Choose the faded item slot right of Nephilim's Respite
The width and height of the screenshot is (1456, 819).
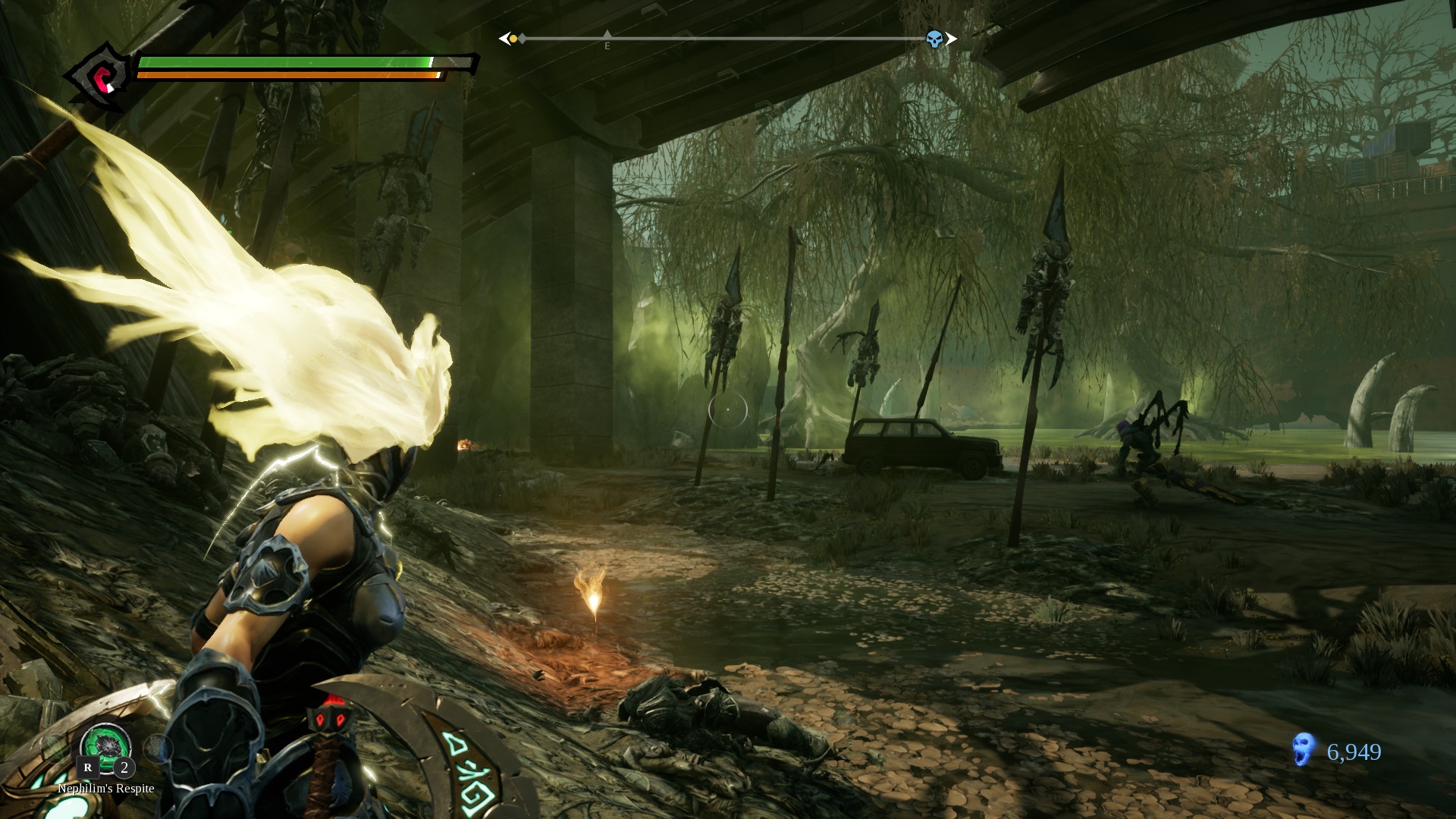pyautogui.click(x=158, y=748)
